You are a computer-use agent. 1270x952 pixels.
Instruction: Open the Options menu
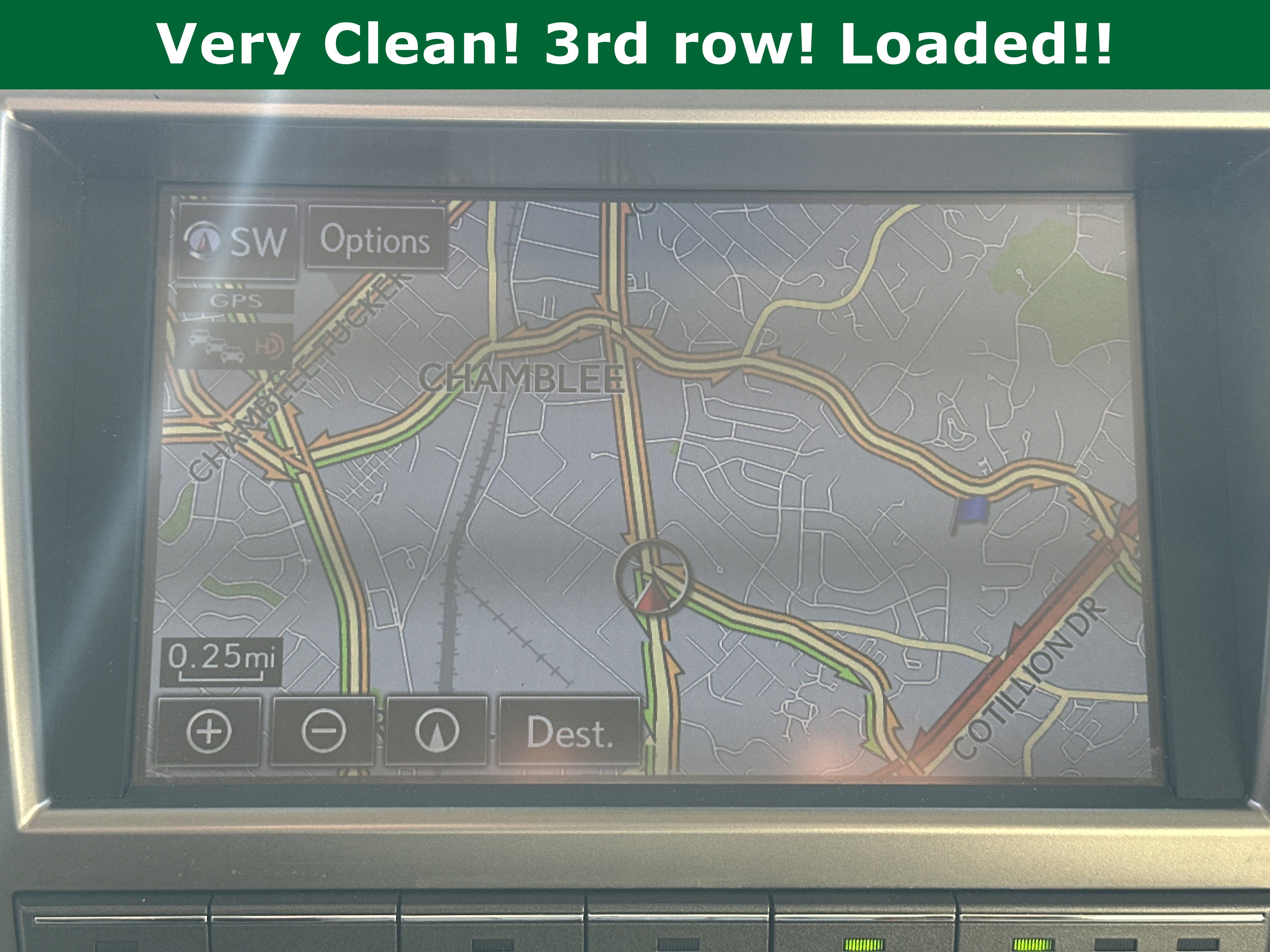coord(375,239)
